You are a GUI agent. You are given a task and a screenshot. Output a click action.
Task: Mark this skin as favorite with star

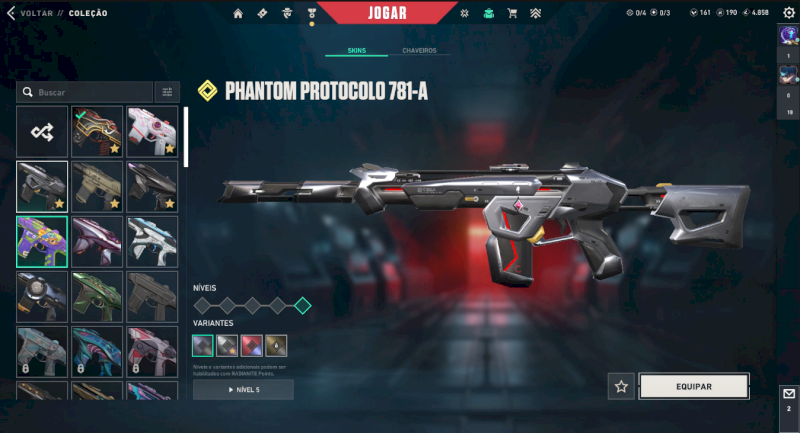tap(621, 386)
